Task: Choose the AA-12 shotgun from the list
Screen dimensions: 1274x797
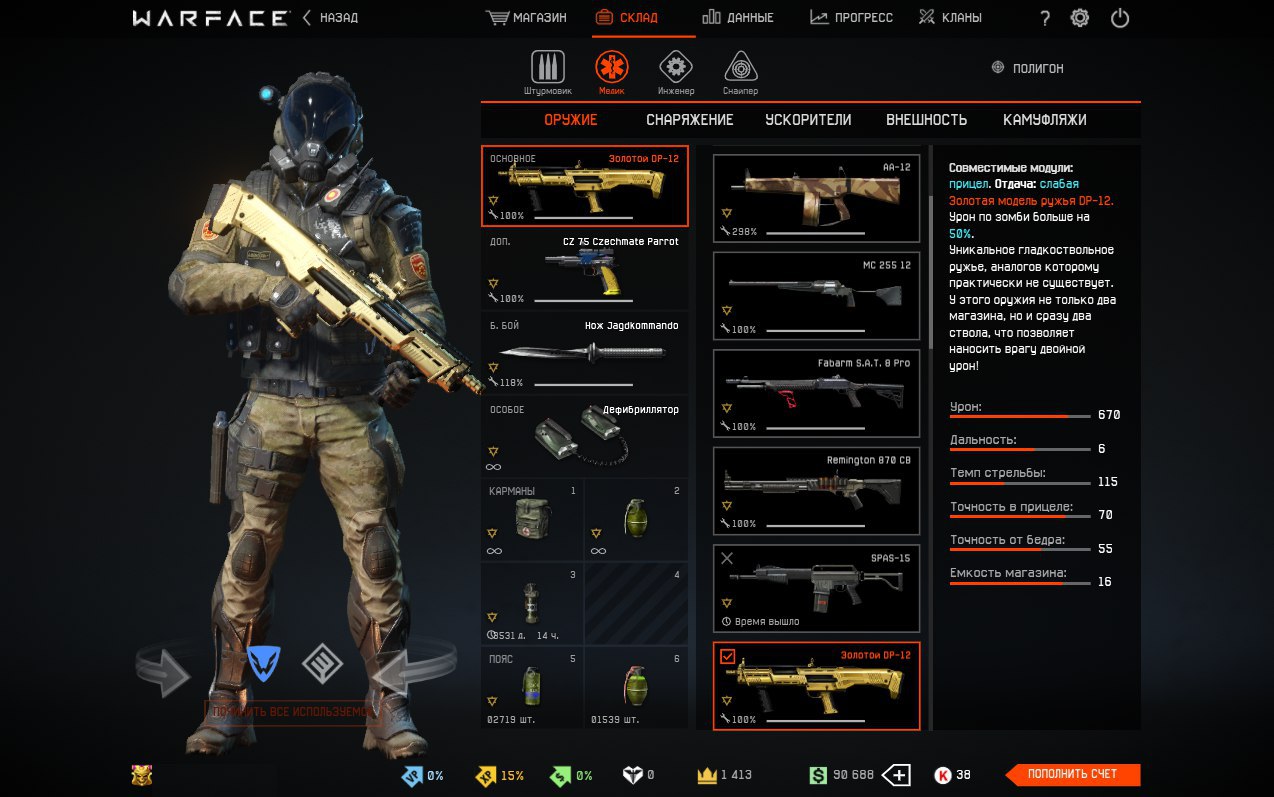Action: [816, 198]
